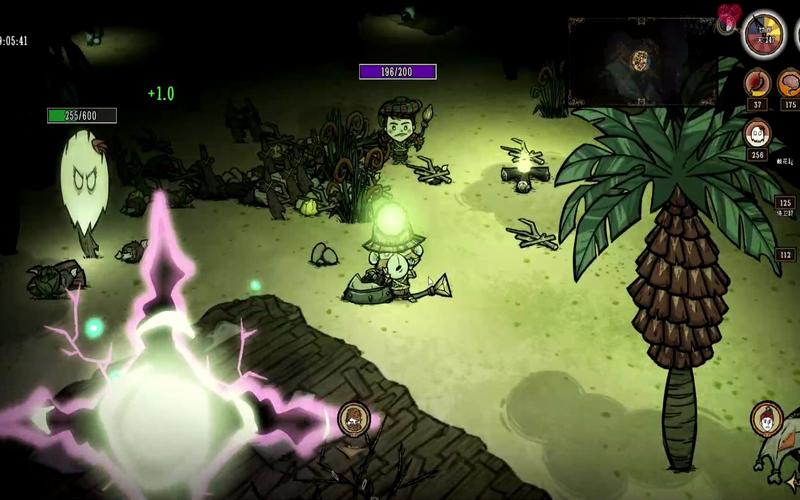Viewport: 800px width, 500px height.
Task: Click the pale face badge showing 258
Action: 757,134
